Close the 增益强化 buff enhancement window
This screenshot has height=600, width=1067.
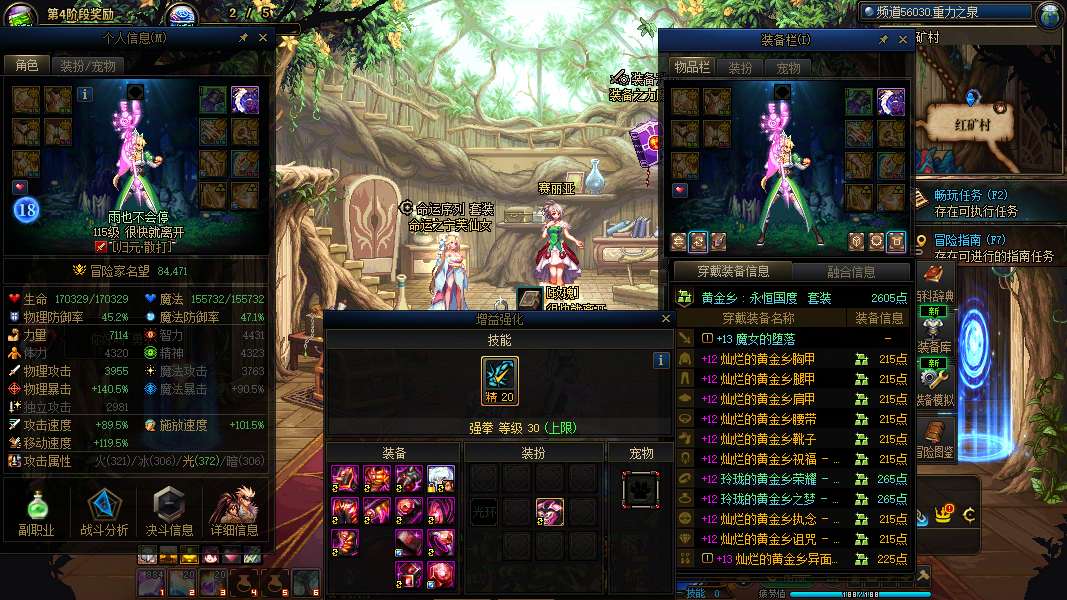click(x=666, y=319)
